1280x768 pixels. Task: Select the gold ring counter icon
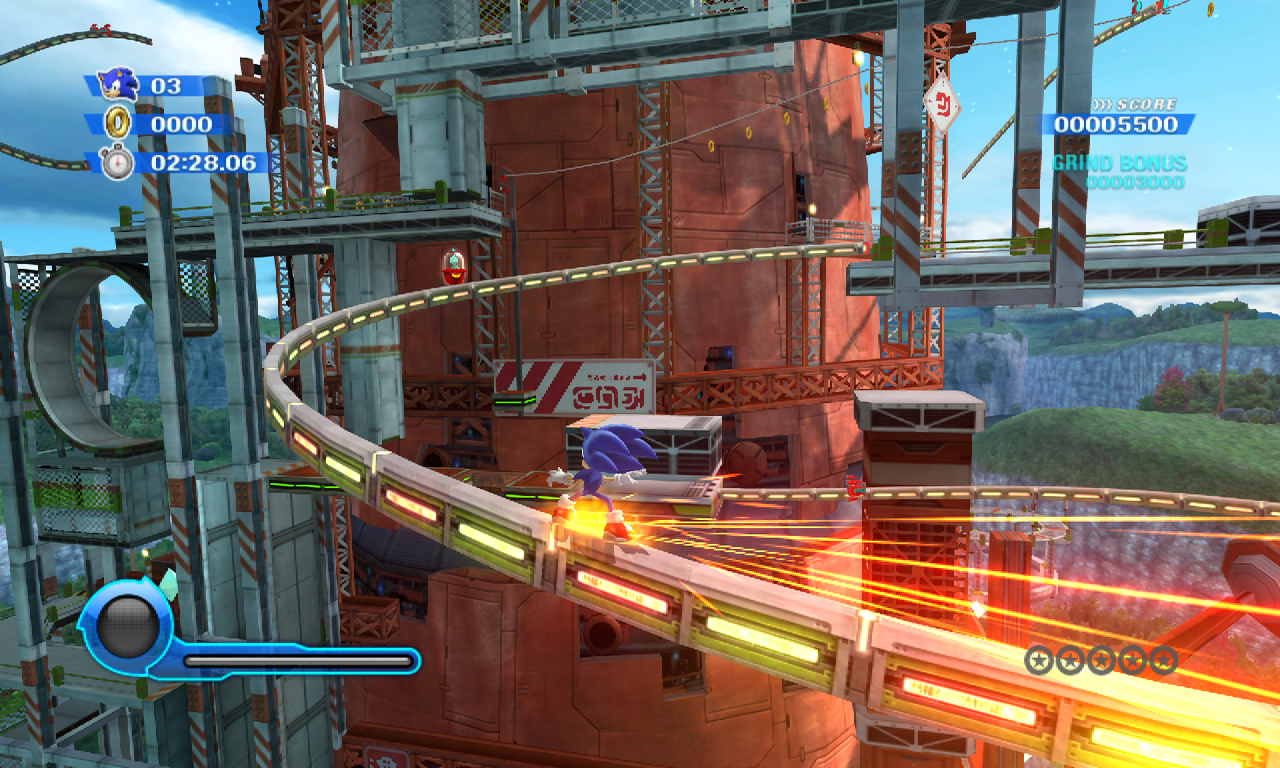[x=117, y=123]
